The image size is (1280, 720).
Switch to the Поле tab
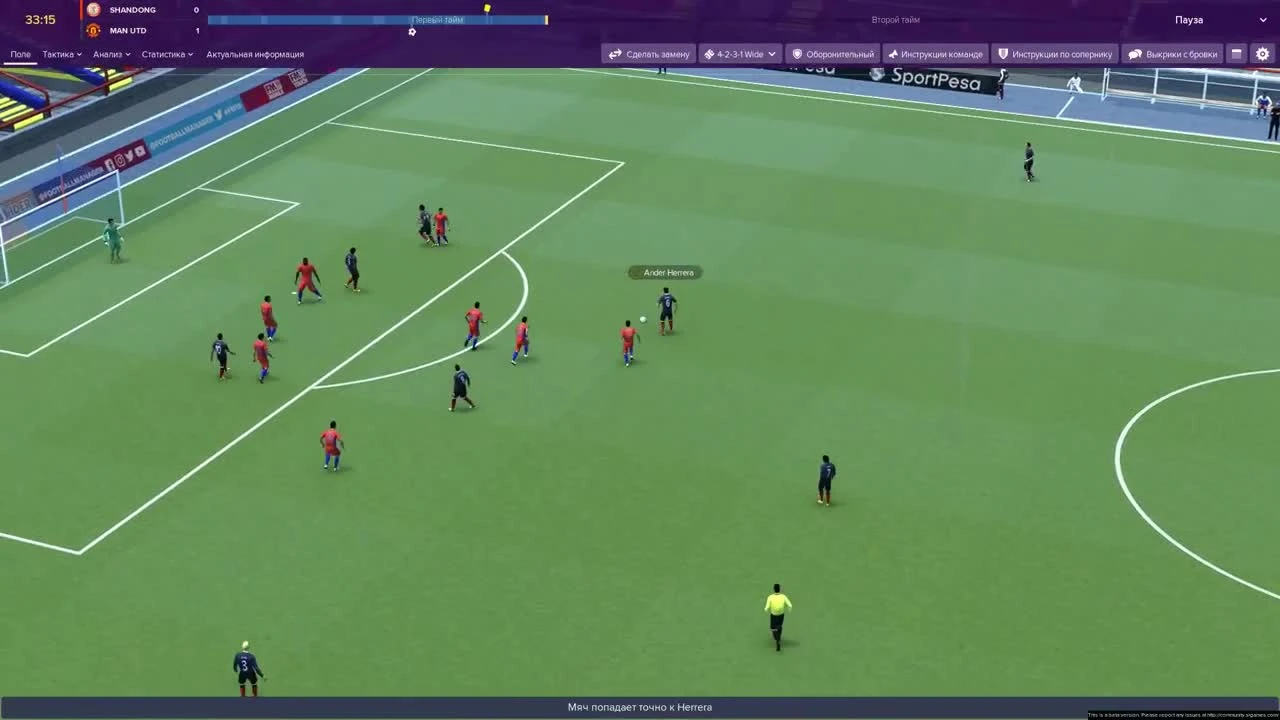[x=19, y=54]
